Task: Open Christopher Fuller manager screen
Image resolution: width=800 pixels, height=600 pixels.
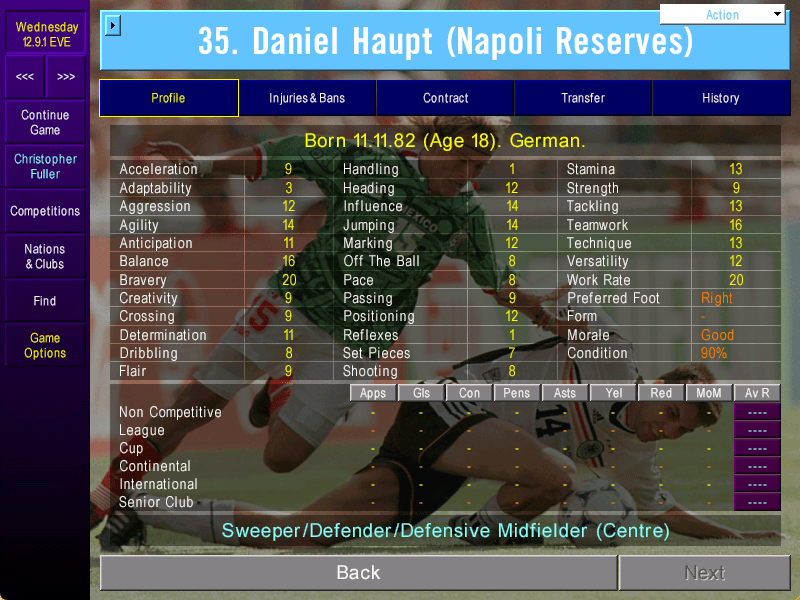Action: [45, 167]
